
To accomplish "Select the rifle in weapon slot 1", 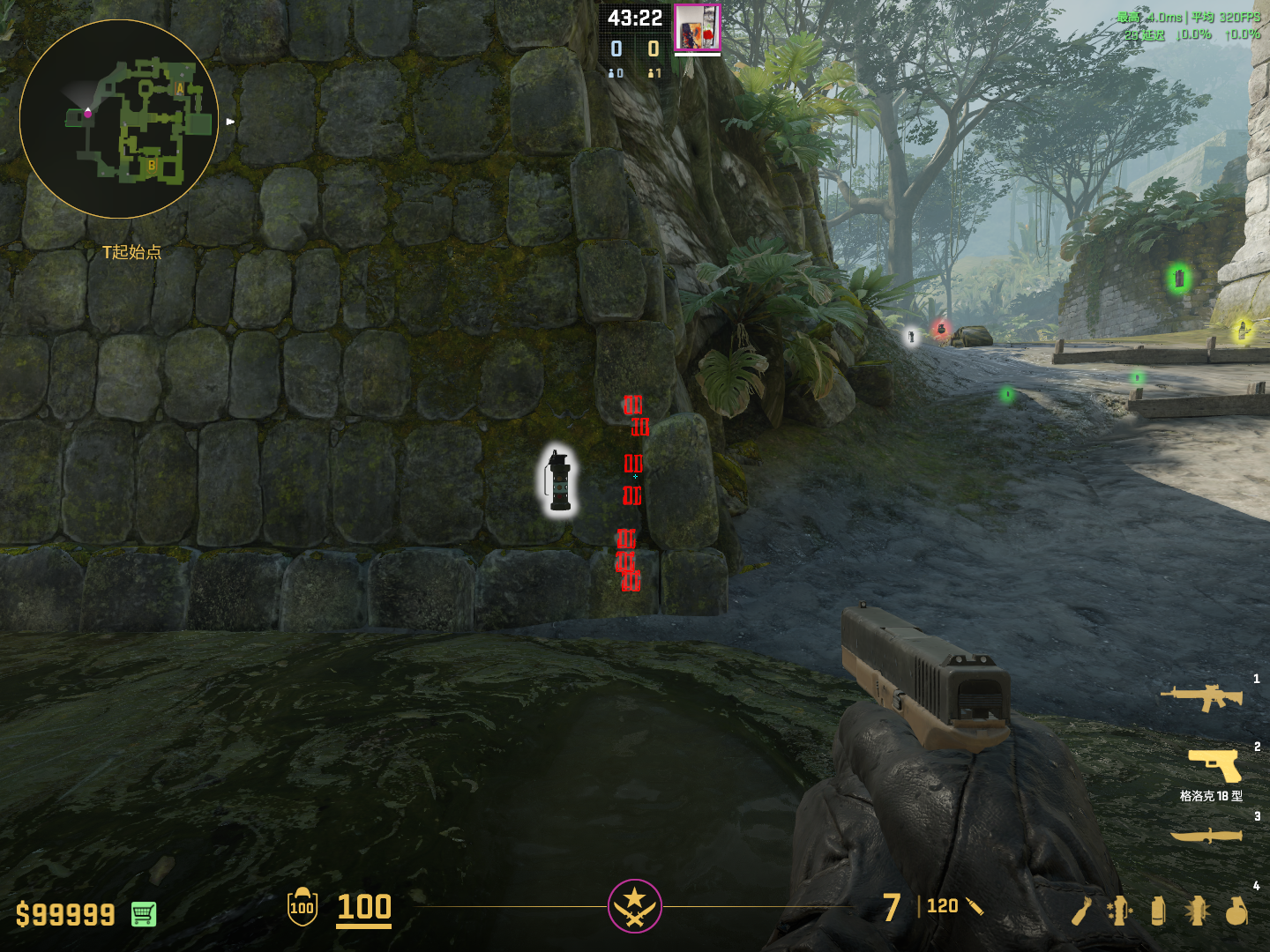I will [1201, 697].
